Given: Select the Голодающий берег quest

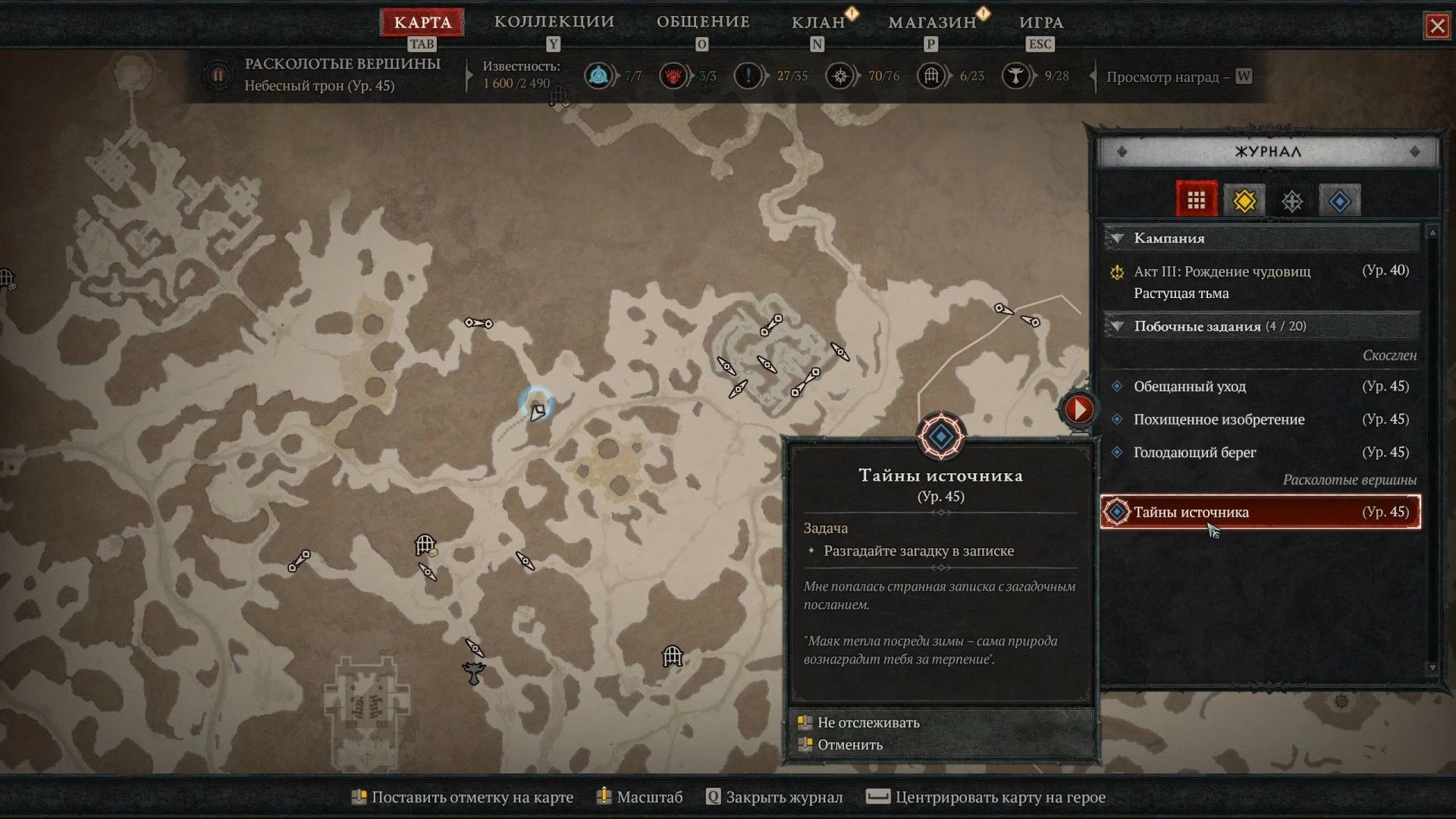Looking at the screenshot, I should (1194, 452).
